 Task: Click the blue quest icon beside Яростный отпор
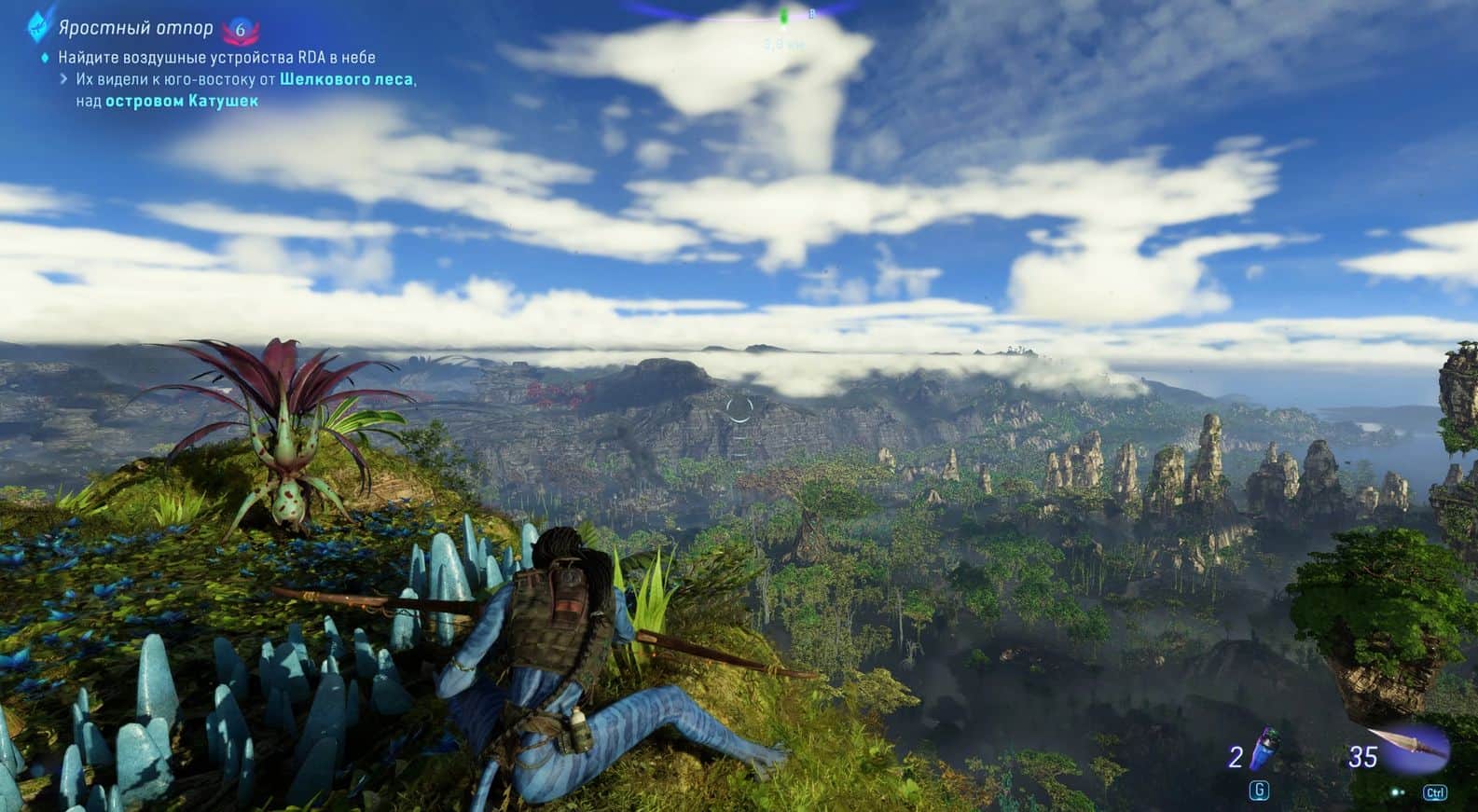coord(37,27)
